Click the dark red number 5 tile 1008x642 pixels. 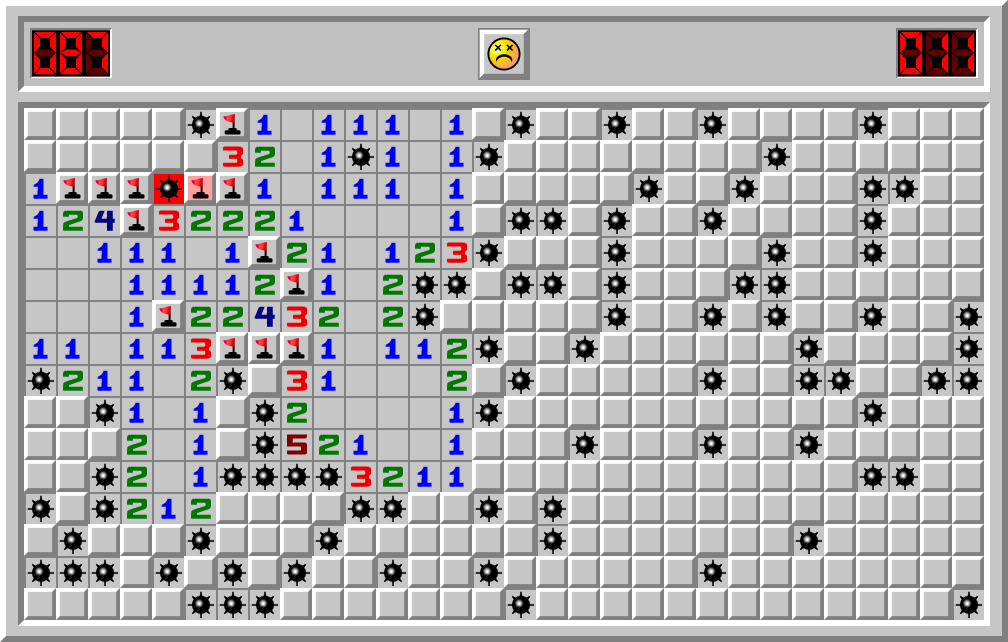[x=296, y=444]
